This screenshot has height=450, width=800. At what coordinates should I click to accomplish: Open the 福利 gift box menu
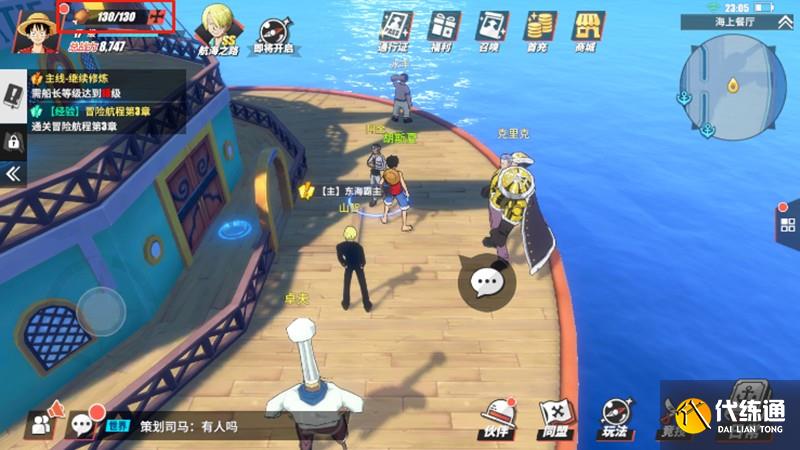pyautogui.click(x=444, y=28)
